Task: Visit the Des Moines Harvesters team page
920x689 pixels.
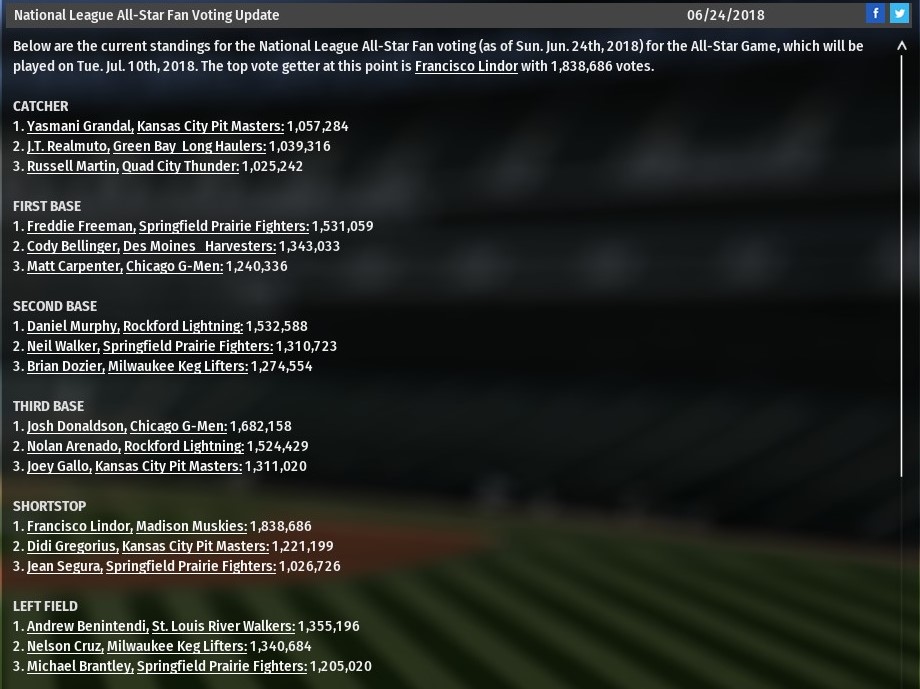Action: 199,246
